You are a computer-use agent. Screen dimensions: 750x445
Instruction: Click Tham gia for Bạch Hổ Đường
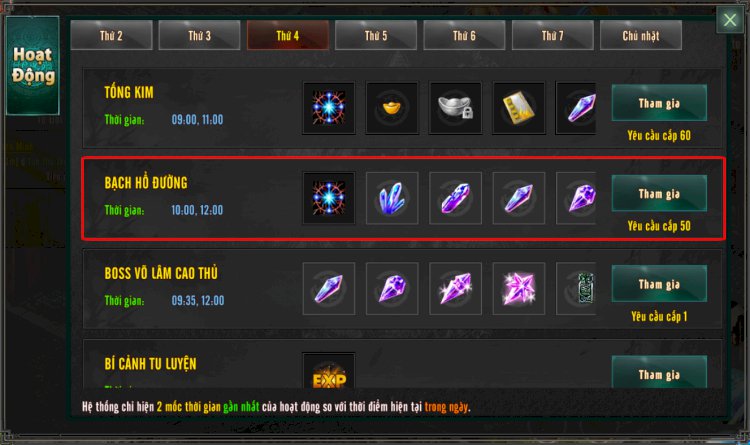click(x=658, y=193)
